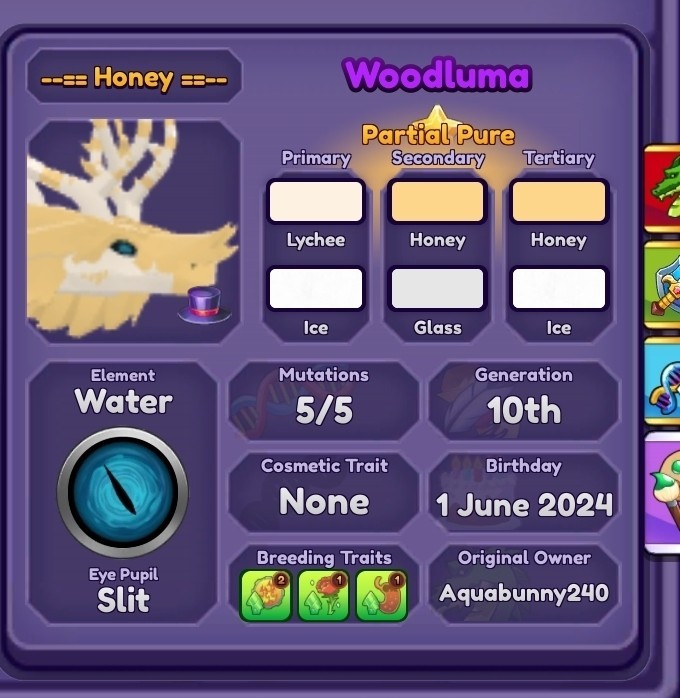Click the blue slit-pupil eye preview
Image resolution: width=680 pixels, height=698 pixels.
point(123,491)
